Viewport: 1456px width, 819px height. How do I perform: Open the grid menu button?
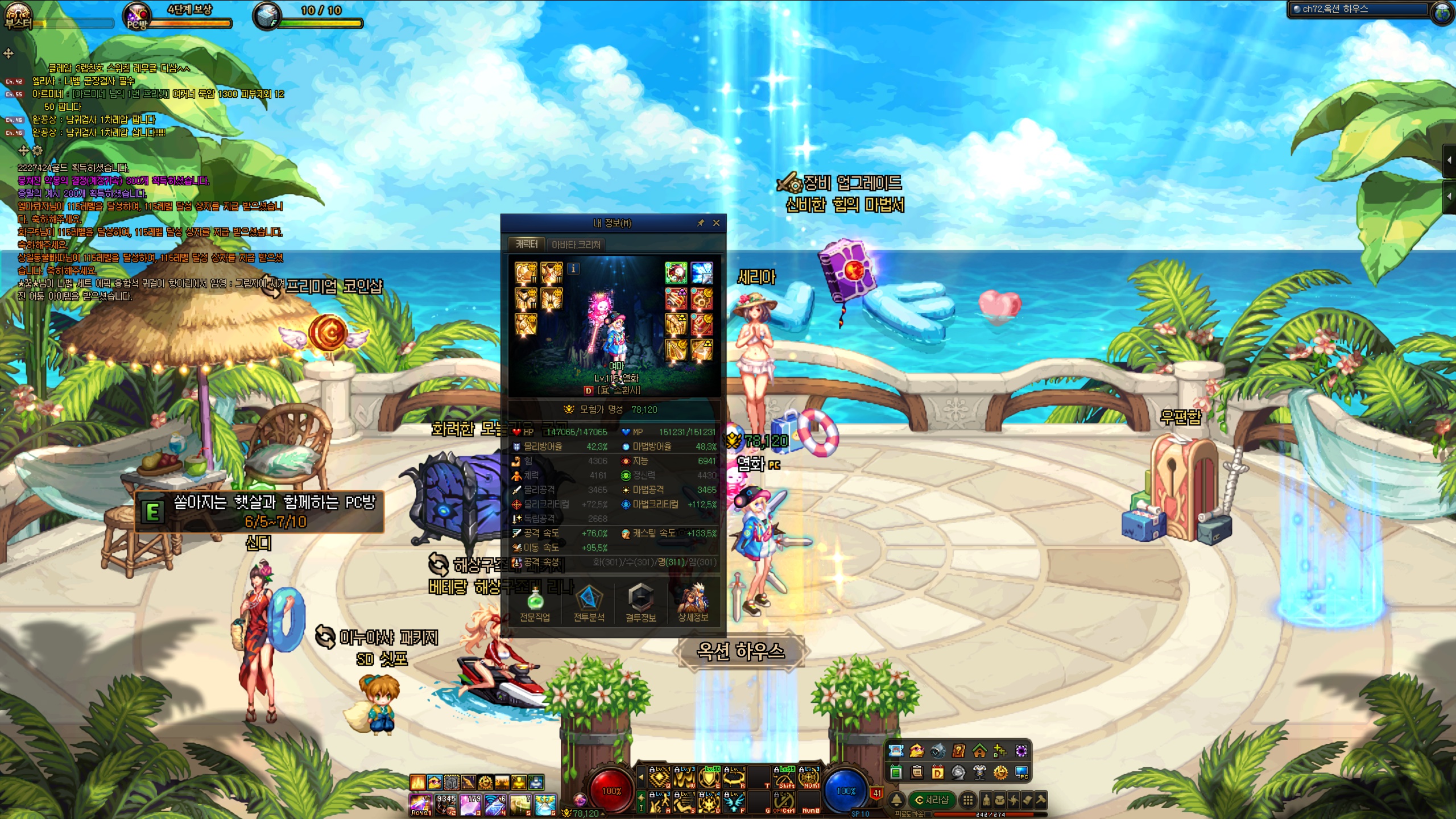point(967,800)
